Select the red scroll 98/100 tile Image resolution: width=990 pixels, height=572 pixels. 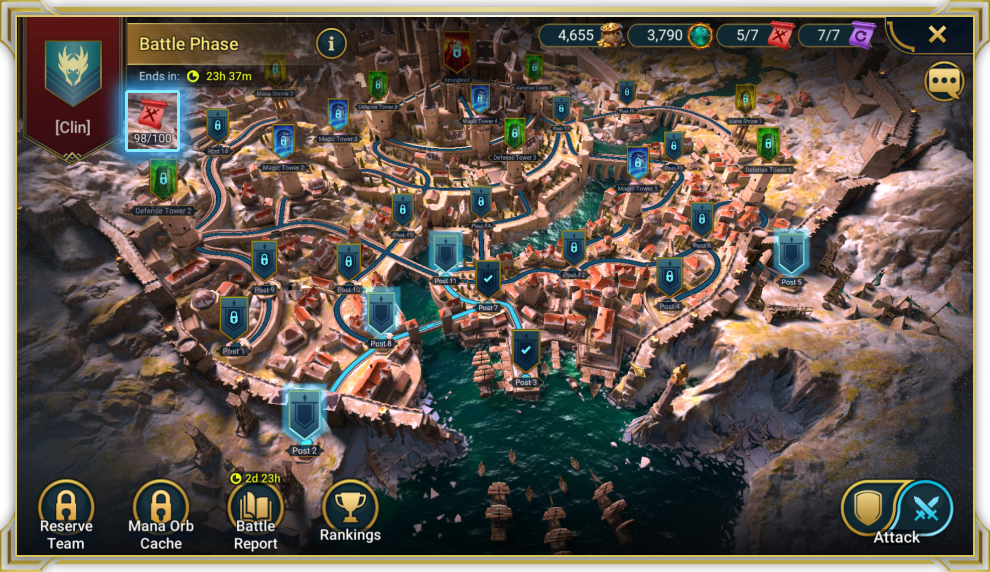point(152,120)
